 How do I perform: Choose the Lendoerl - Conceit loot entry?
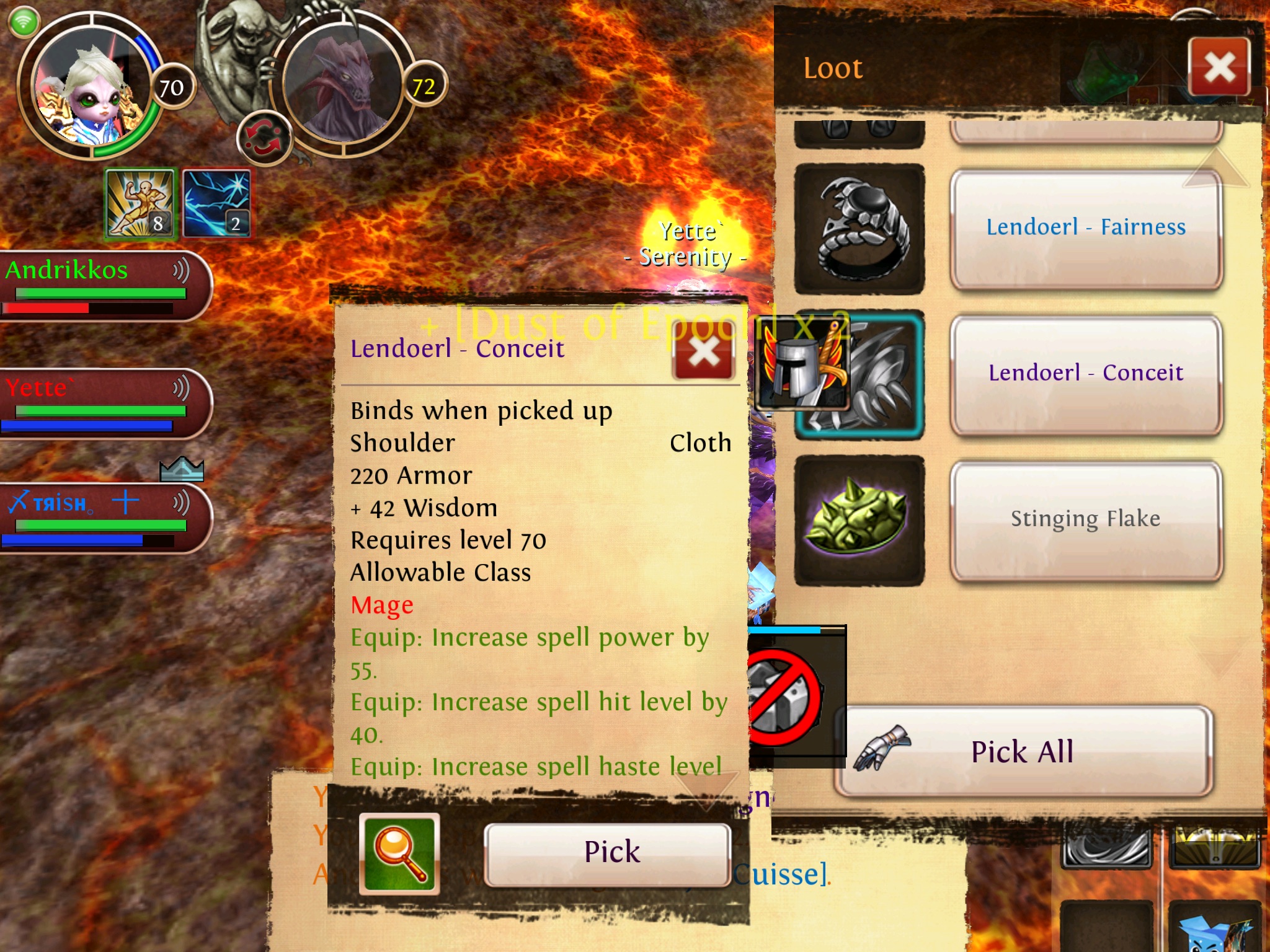click(1086, 373)
